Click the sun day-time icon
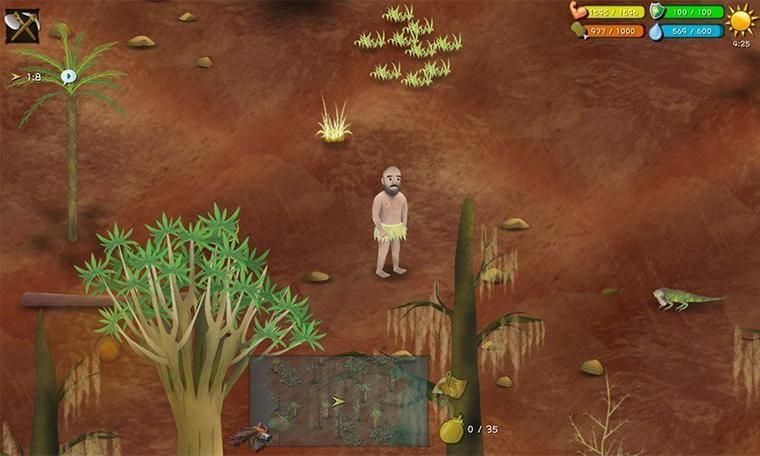 741,20
